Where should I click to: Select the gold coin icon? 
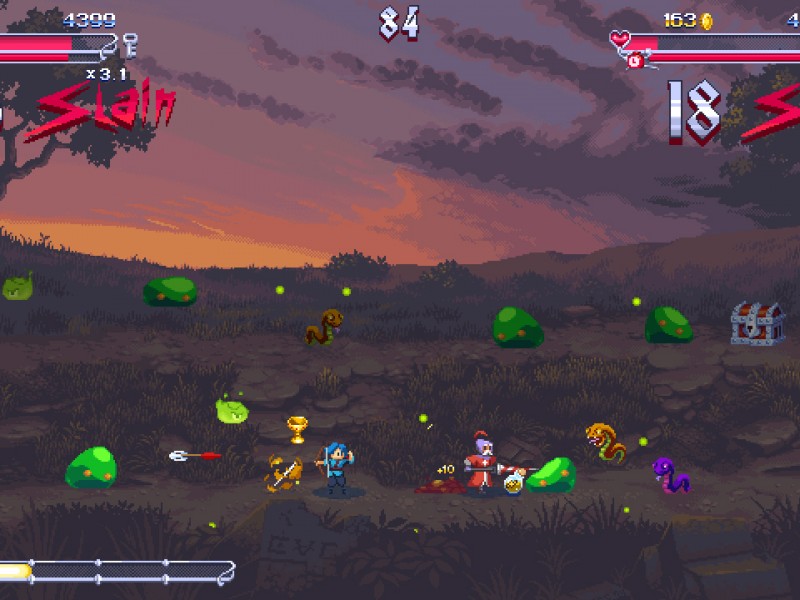706,20
